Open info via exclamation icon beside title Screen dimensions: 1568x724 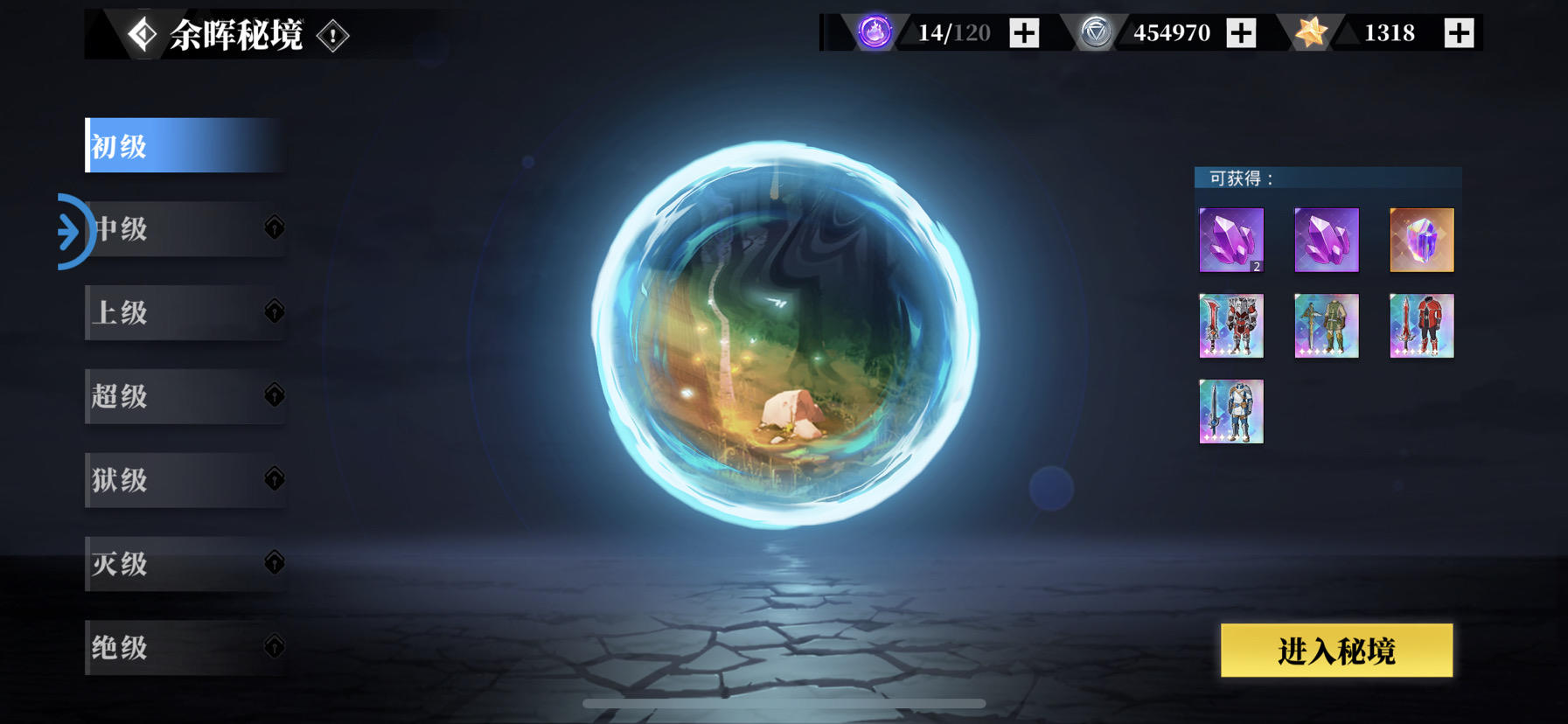(332, 37)
